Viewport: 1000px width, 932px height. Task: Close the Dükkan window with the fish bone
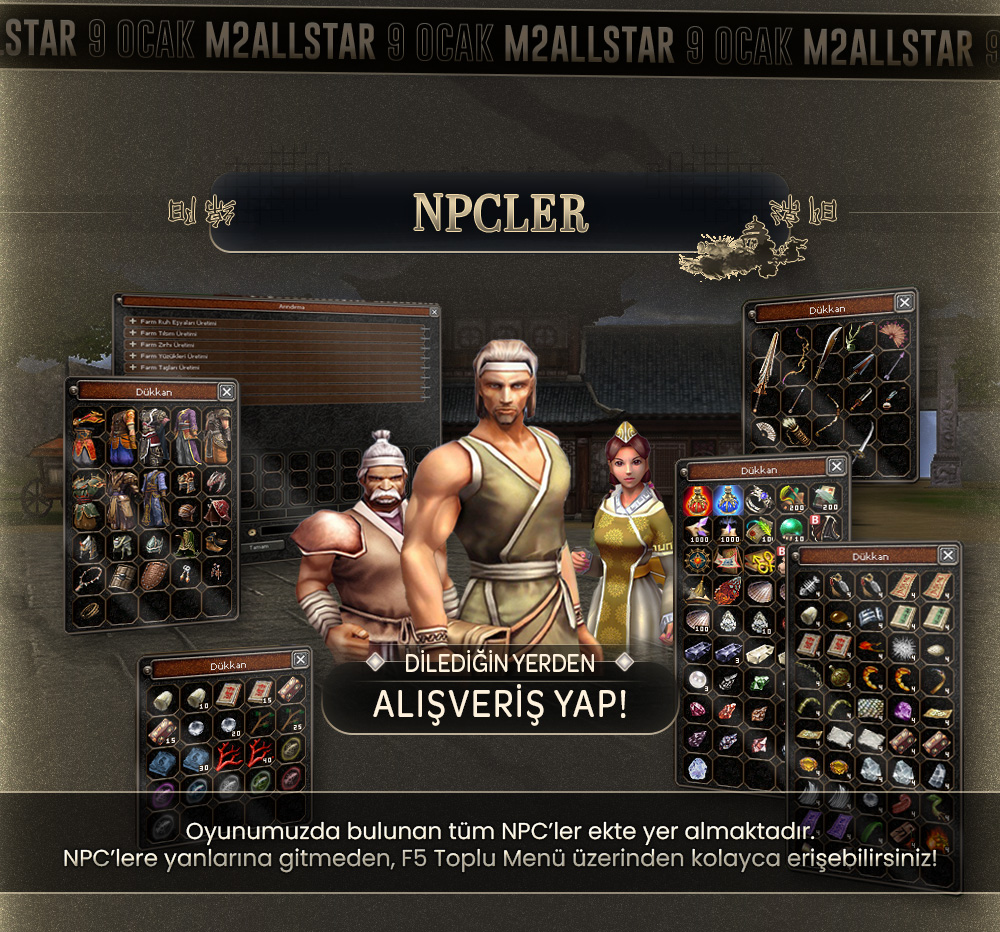click(947, 555)
